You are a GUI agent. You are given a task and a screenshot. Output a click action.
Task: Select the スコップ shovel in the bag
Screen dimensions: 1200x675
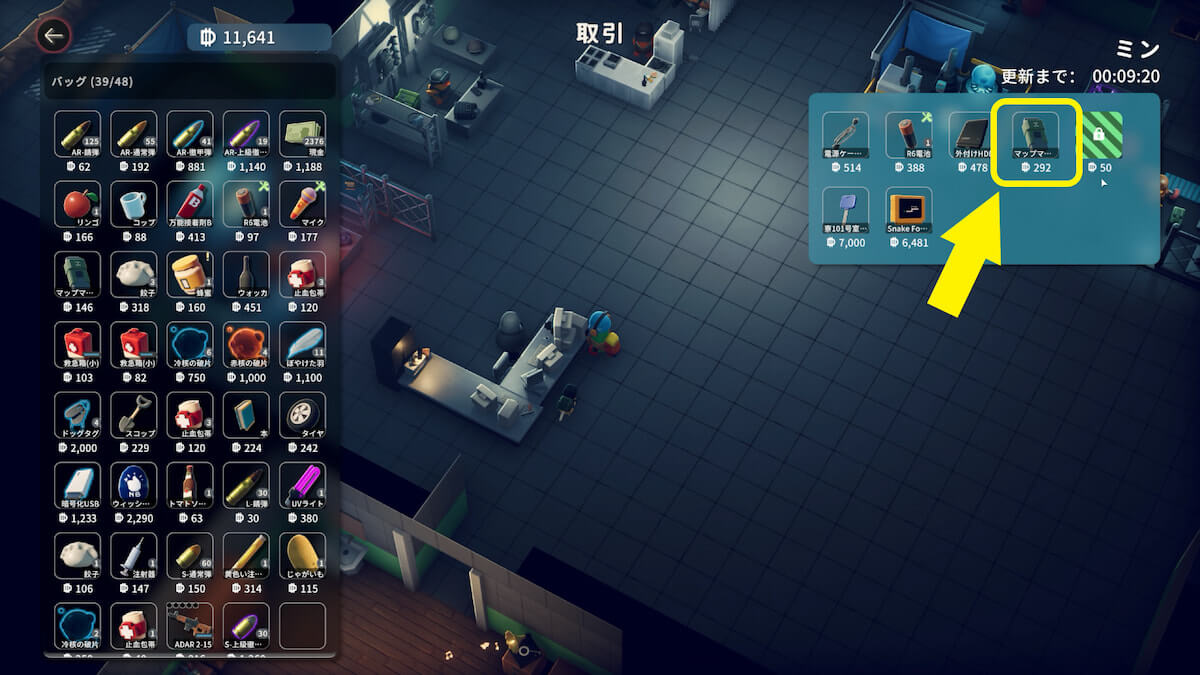pos(133,415)
